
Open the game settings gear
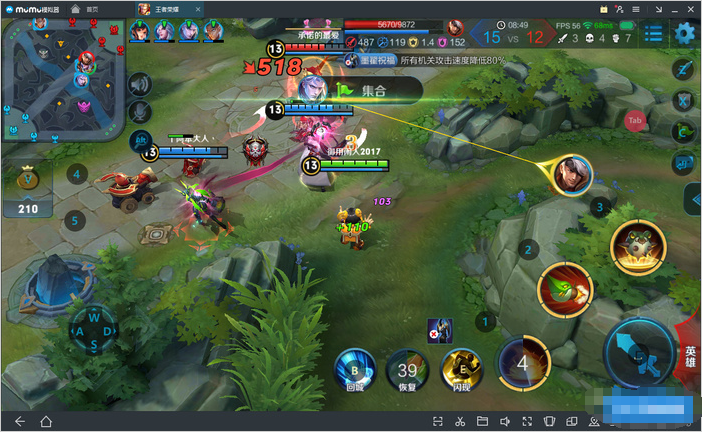point(685,33)
